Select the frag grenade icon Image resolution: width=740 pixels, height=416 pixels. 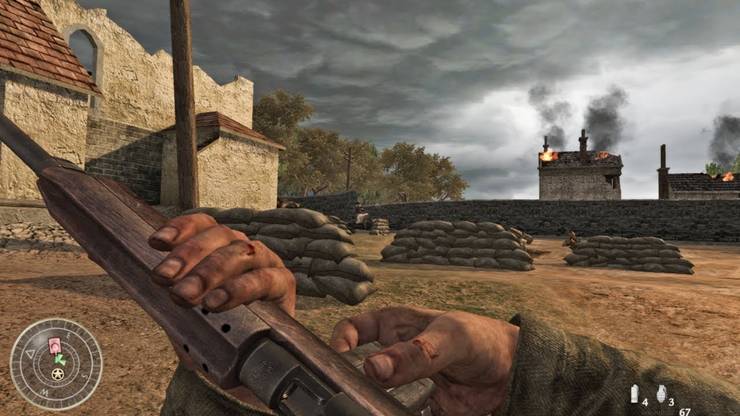[x=659, y=394]
